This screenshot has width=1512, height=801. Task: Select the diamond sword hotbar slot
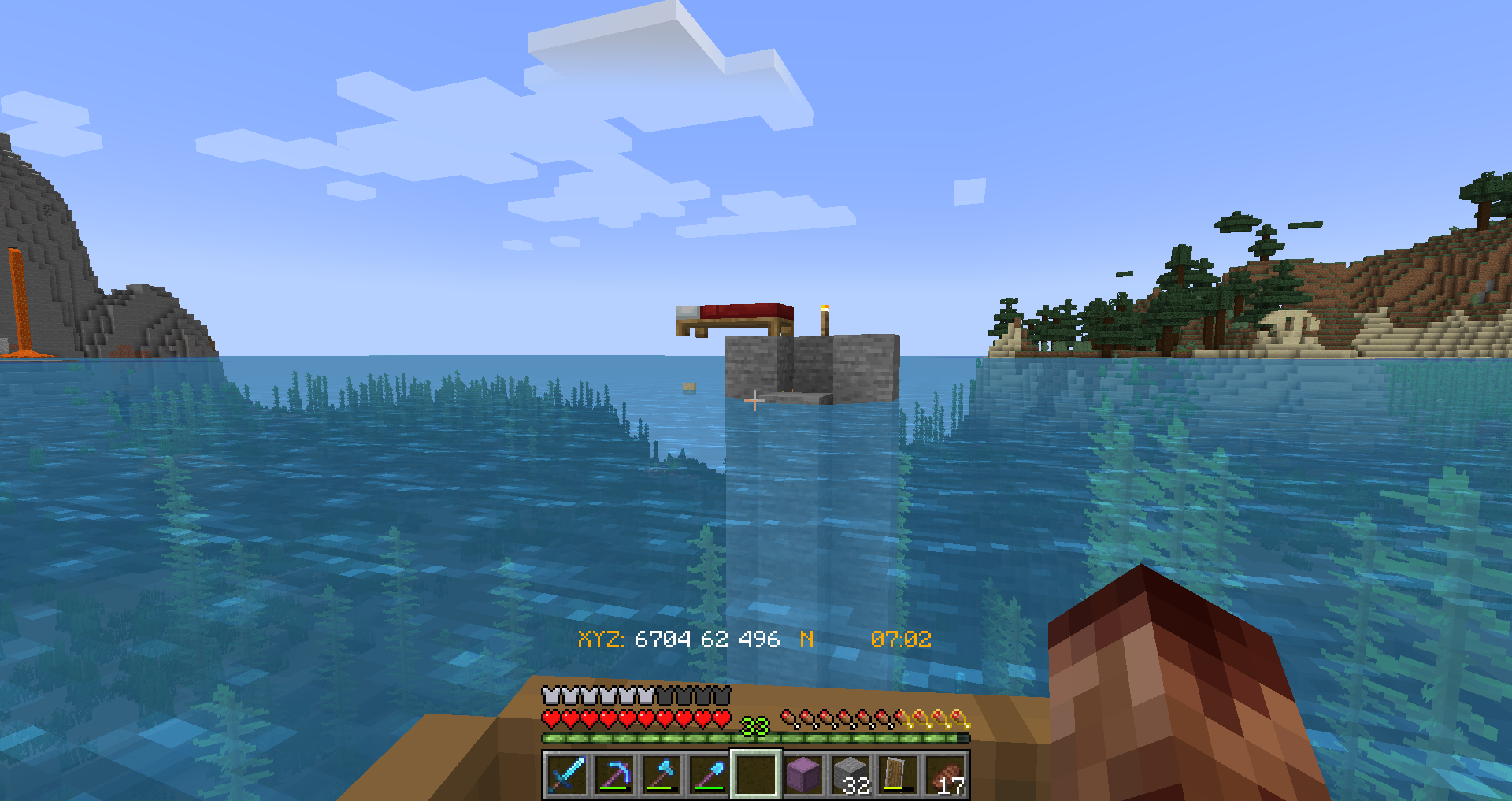tap(566, 774)
